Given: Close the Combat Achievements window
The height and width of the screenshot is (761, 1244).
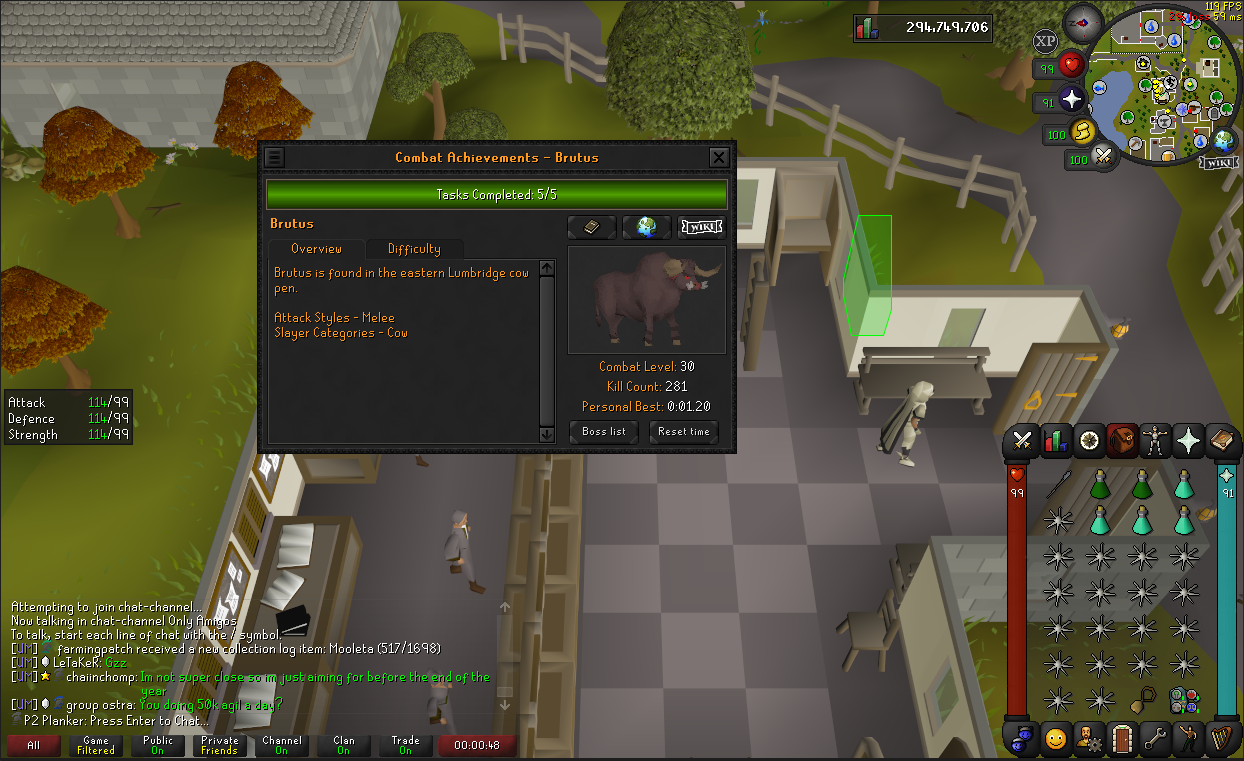Looking at the screenshot, I should point(718,157).
